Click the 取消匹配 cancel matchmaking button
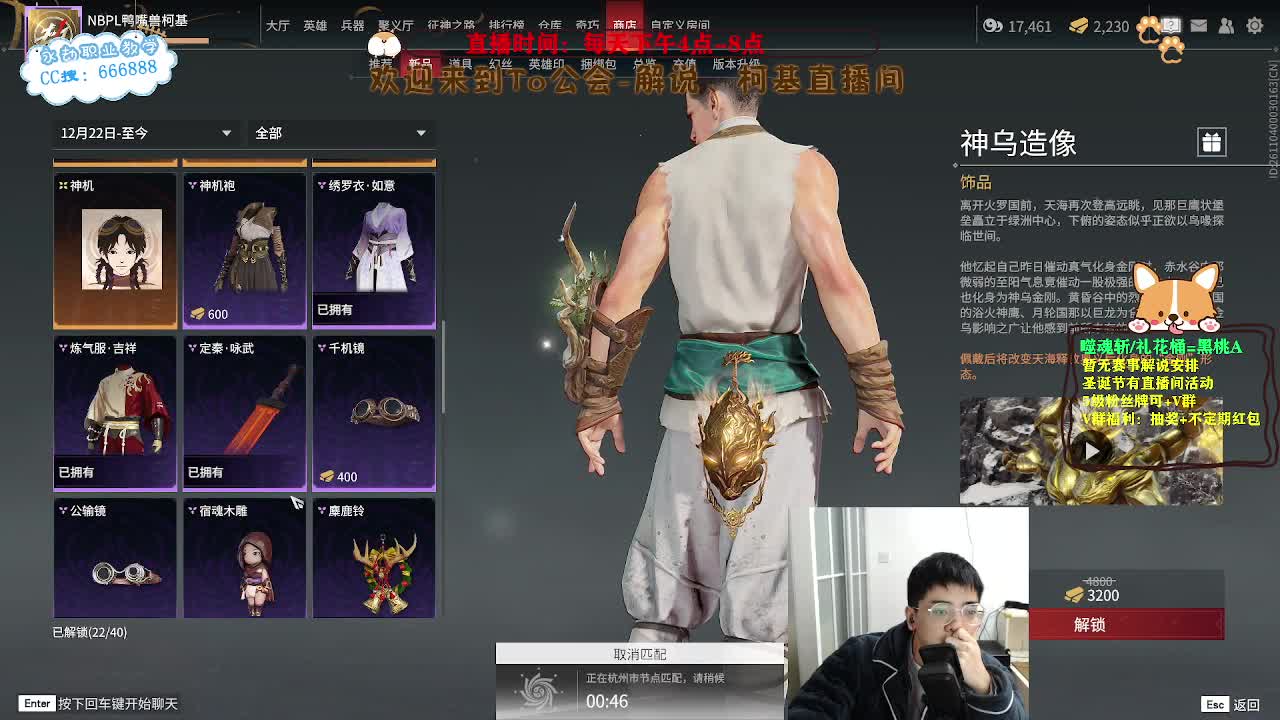Viewport: 1280px width, 720px height. (640, 655)
